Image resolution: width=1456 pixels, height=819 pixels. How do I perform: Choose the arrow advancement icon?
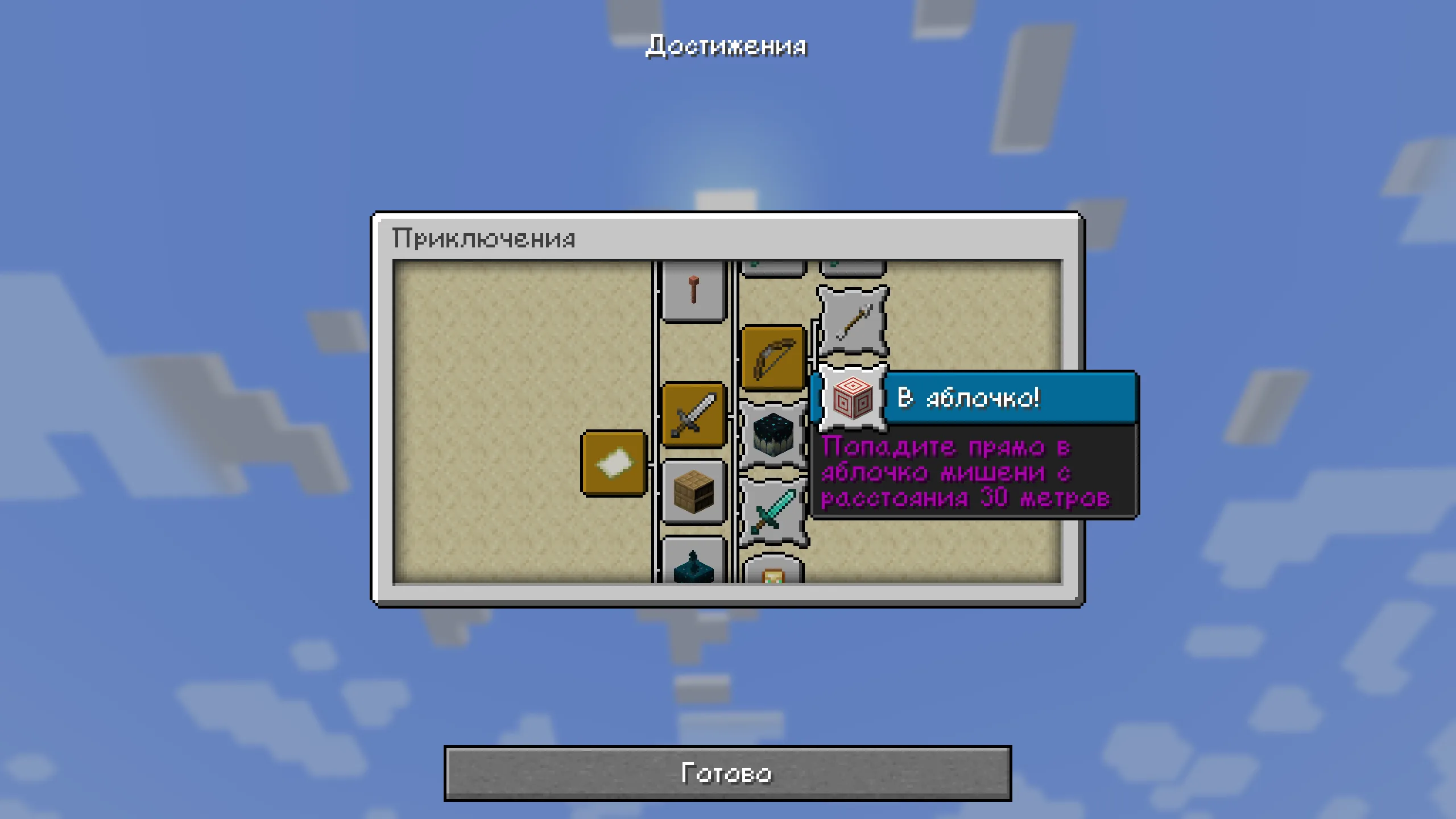coord(853,322)
